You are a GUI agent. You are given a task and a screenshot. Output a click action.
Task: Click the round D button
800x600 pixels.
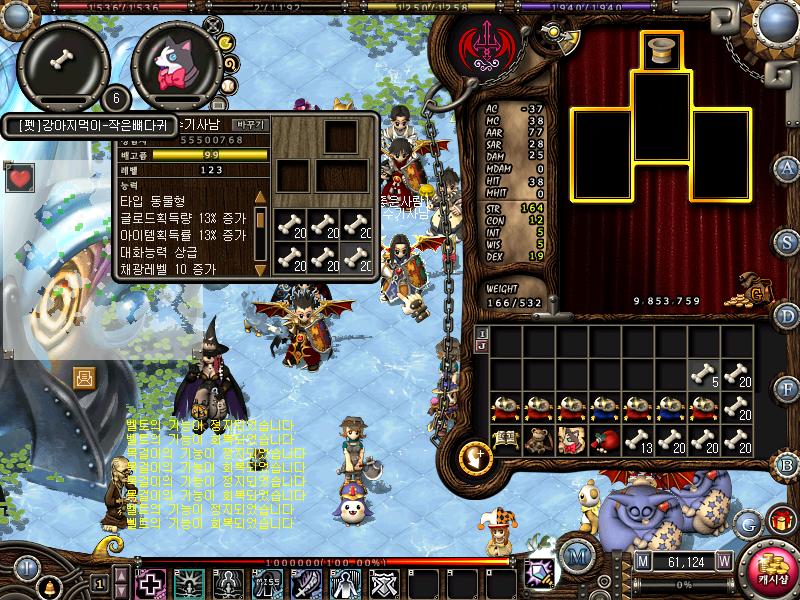[x=787, y=316]
